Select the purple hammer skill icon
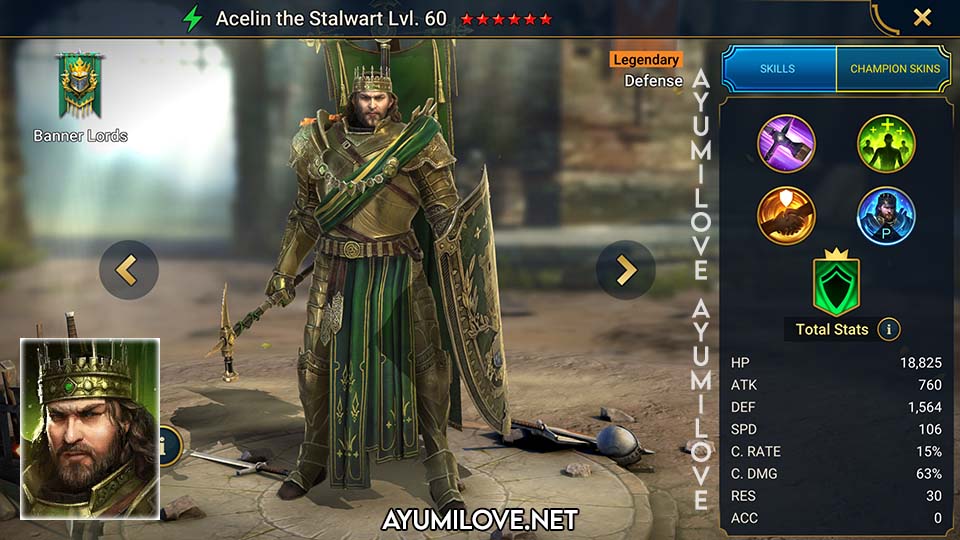Image resolution: width=960 pixels, height=540 pixels. pos(786,144)
